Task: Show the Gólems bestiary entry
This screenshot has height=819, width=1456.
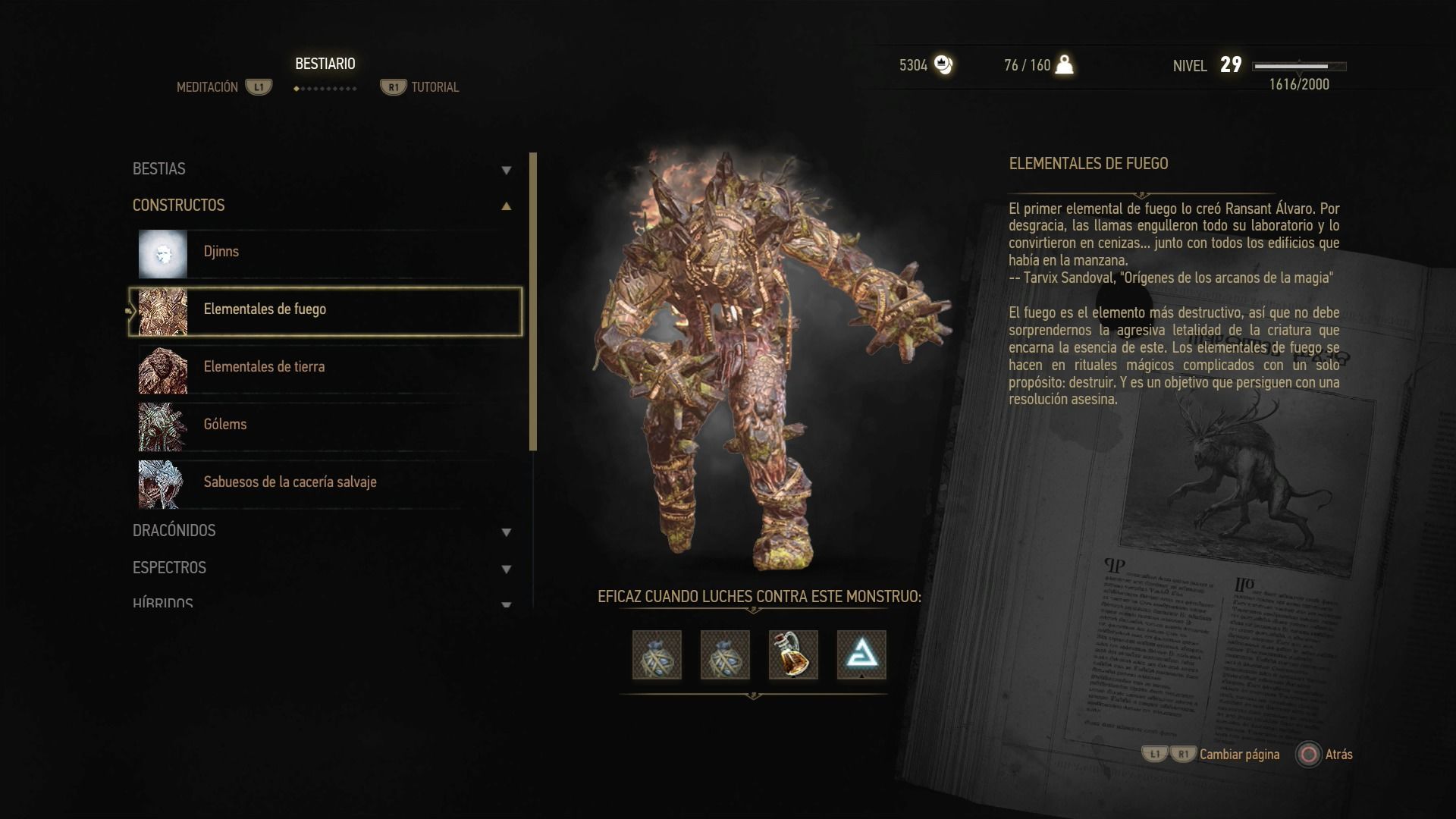Action: point(326,425)
